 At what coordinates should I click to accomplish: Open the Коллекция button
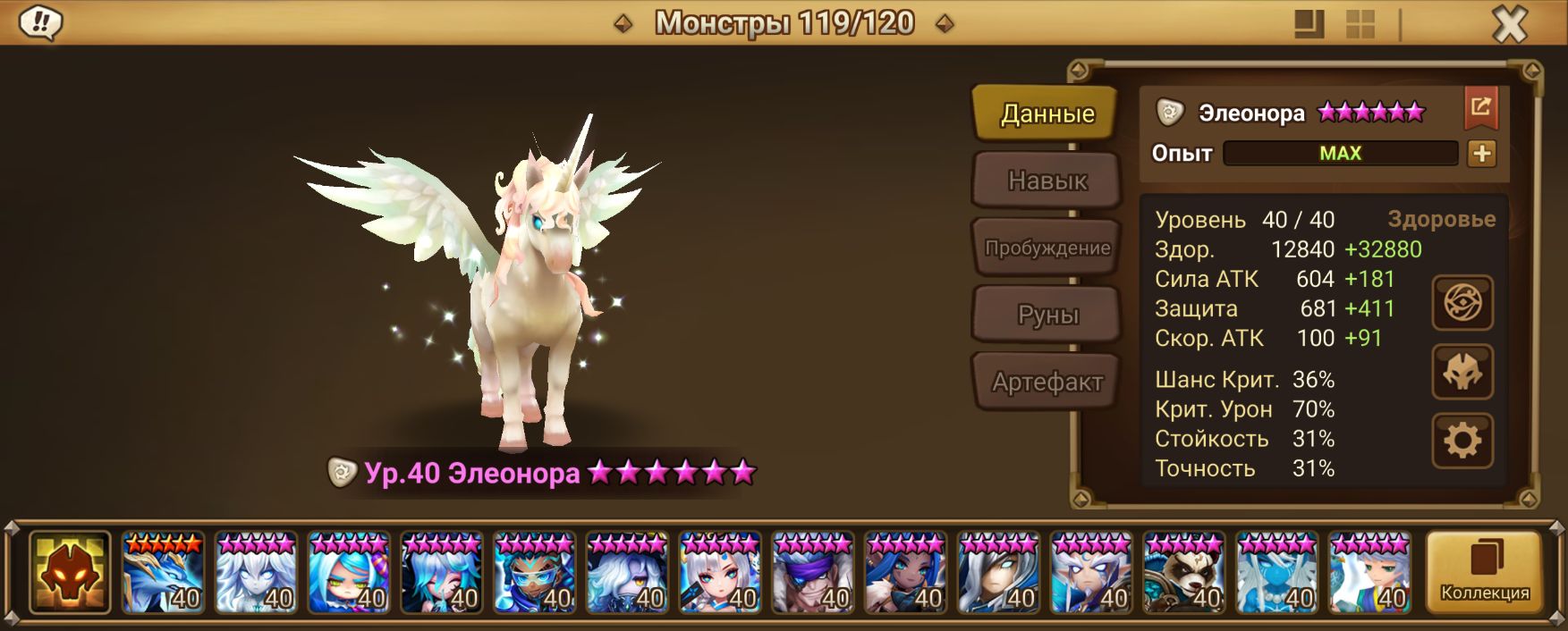pyautogui.click(x=1484, y=572)
